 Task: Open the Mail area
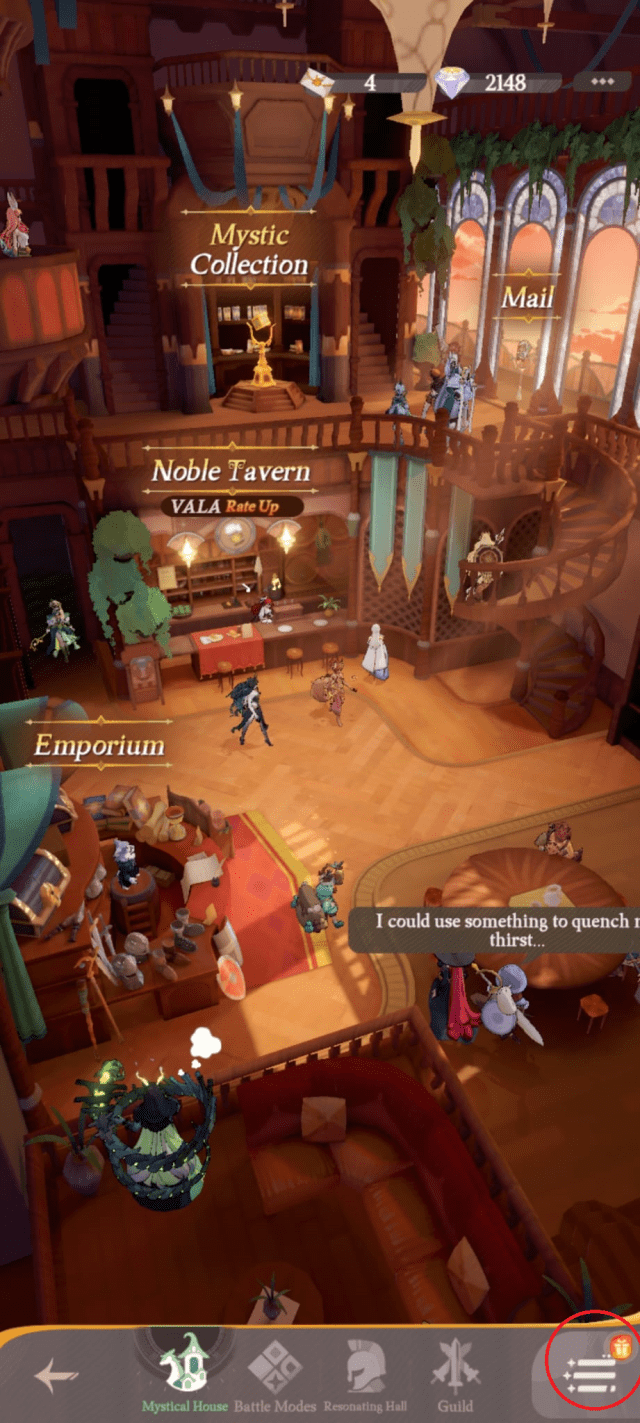(x=527, y=297)
